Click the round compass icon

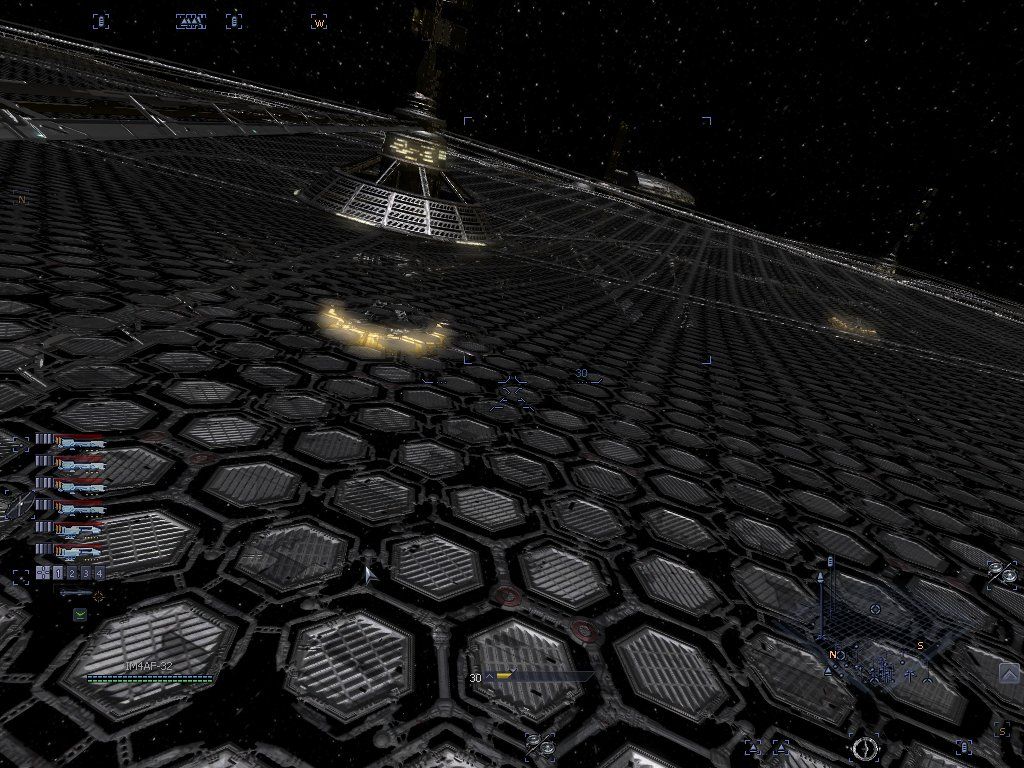coord(864,746)
